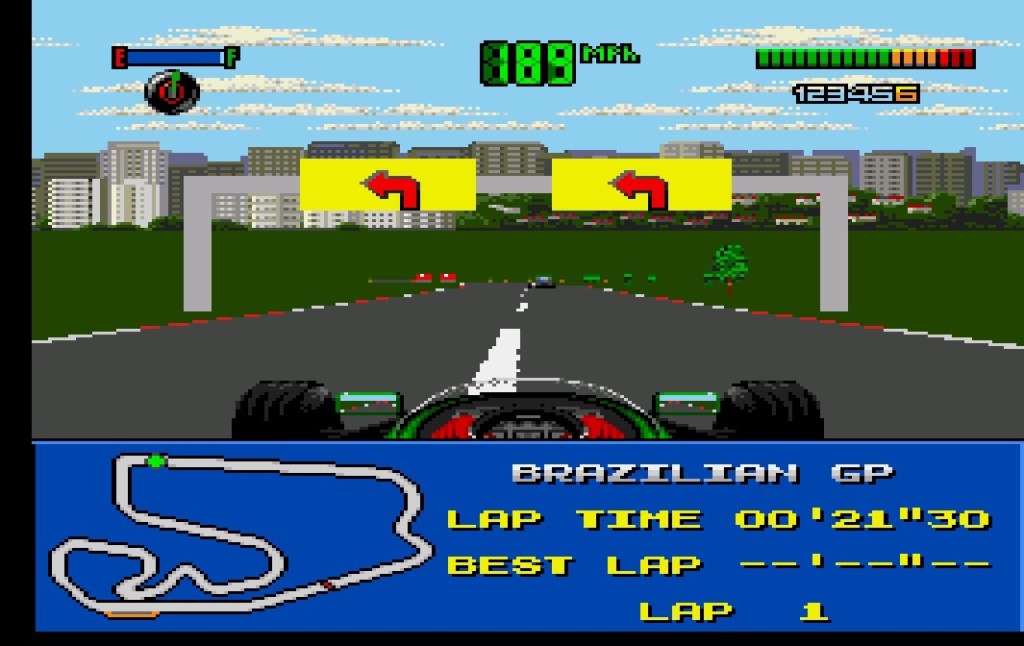Click the highlighted gear 6 indicator
Image resolution: width=1024 pixels, height=646 pixels.
click(x=908, y=94)
